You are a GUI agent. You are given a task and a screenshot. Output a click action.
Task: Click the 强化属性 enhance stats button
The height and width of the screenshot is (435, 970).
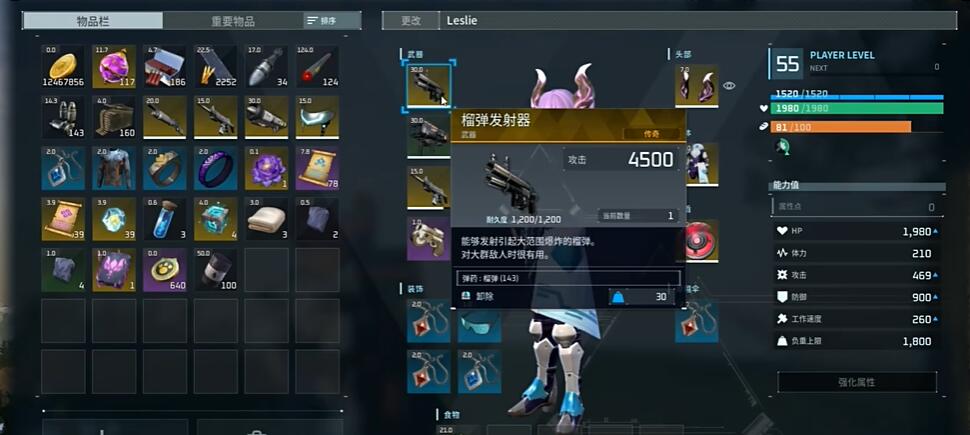click(856, 382)
